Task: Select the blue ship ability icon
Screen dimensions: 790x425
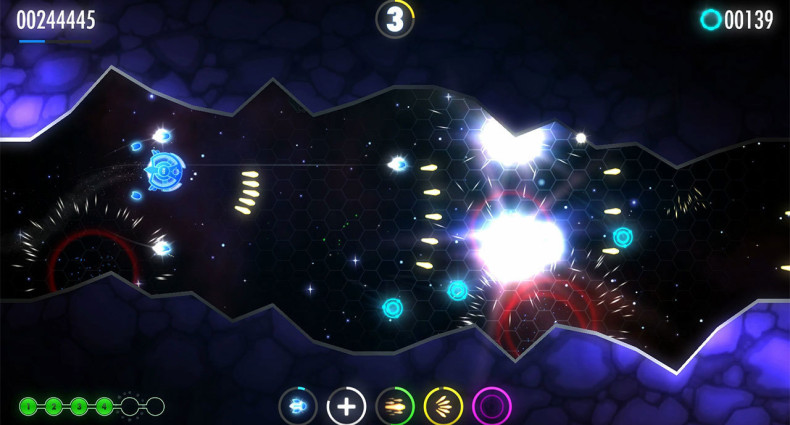Action: coord(298,406)
